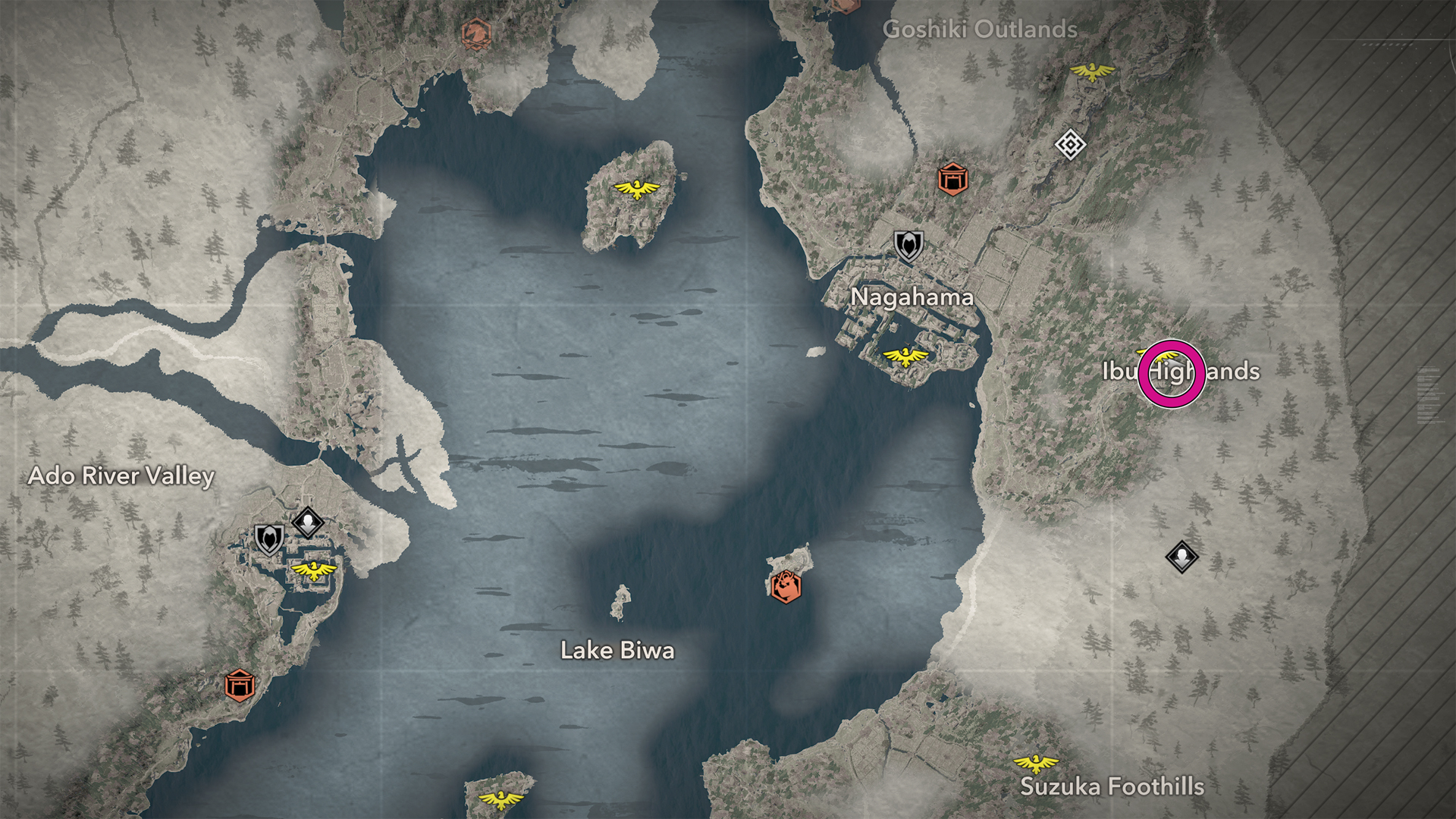
Task: Select the eagle viewpoint on the lake island
Action: [x=636, y=188]
